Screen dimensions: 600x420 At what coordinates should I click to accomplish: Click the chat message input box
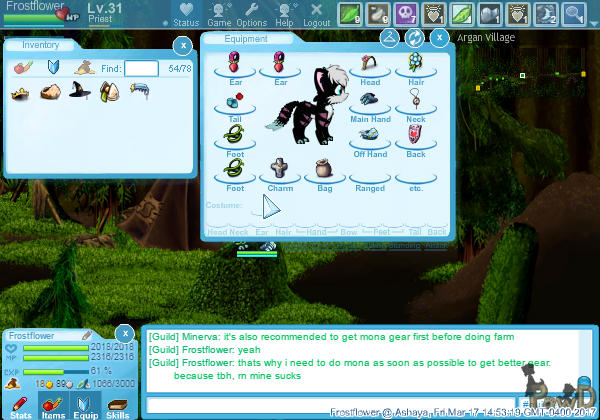tap(330, 404)
